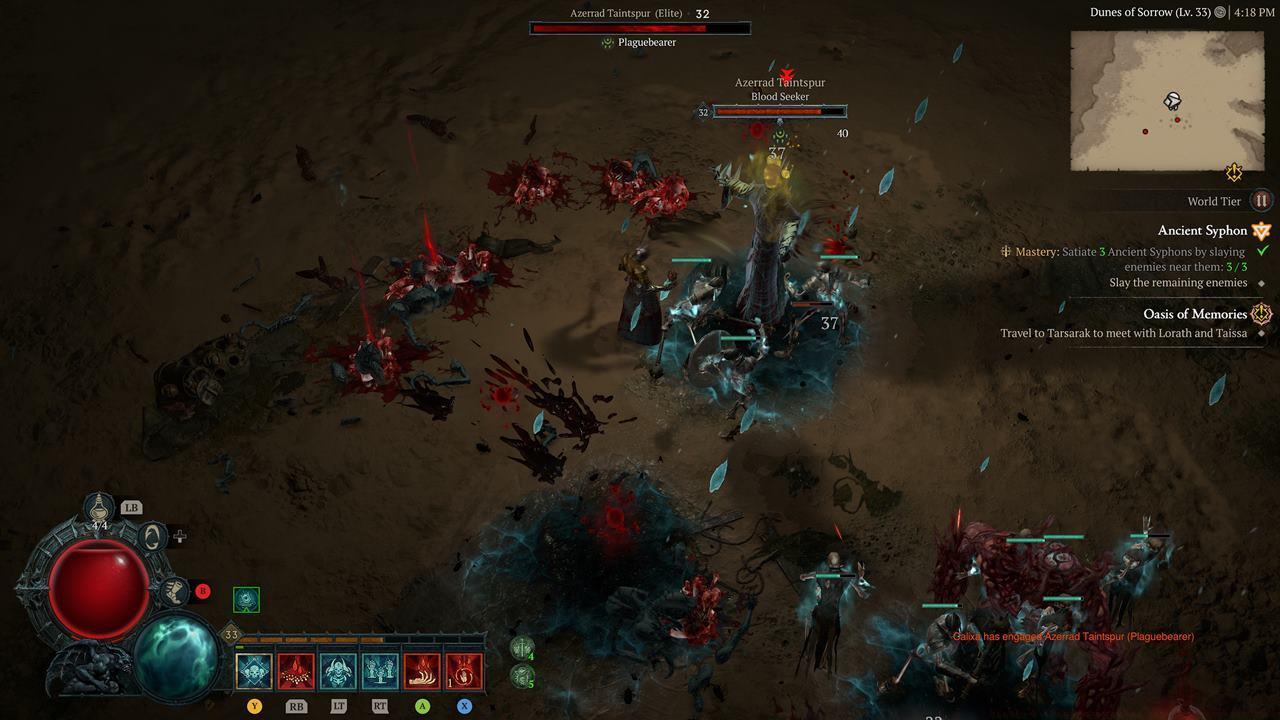The width and height of the screenshot is (1280, 720).
Task: Open the World Tier icon below the minimap
Action: [x=1259, y=201]
